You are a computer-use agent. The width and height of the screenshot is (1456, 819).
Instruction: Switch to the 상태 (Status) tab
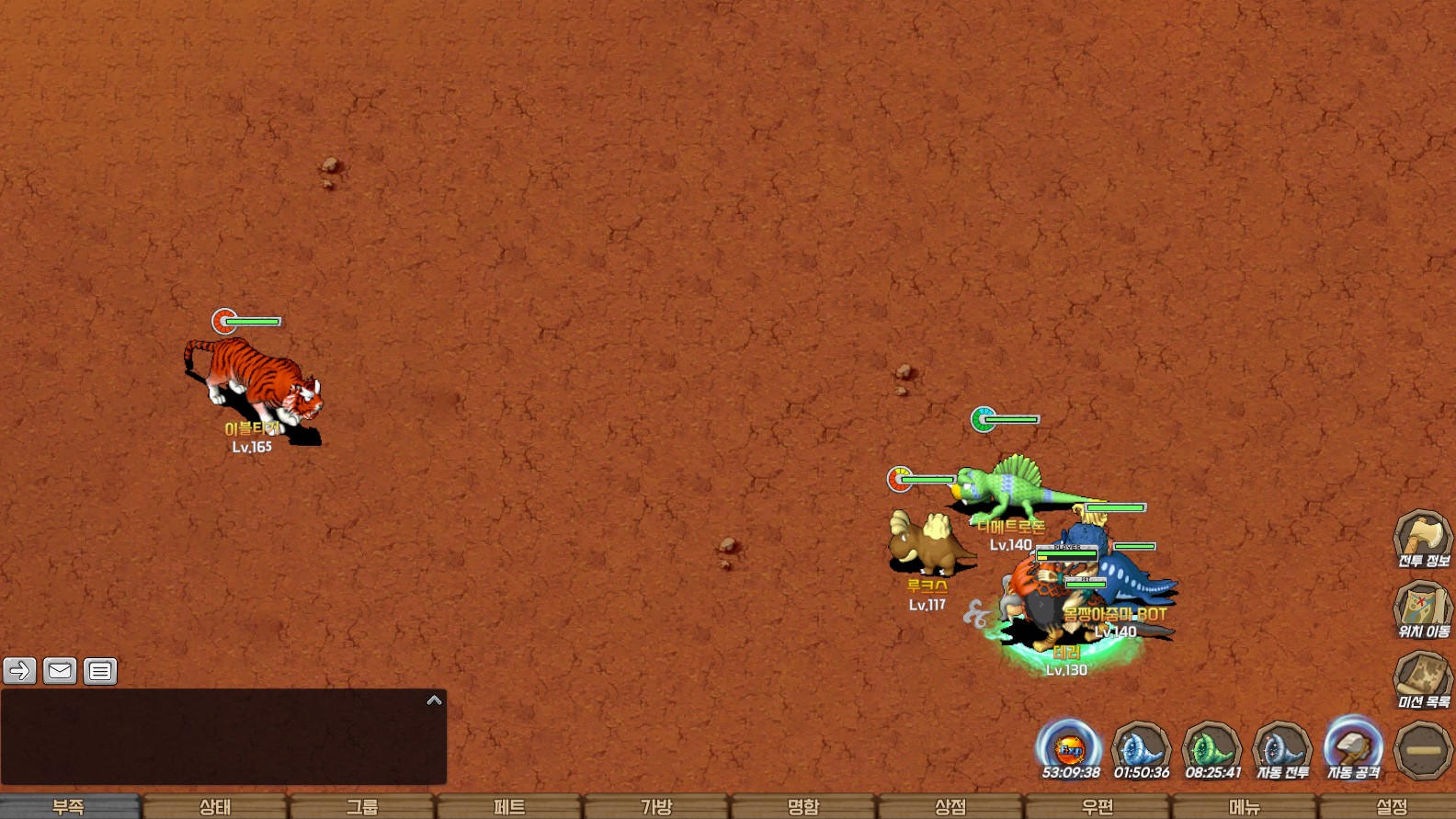tap(215, 806)
